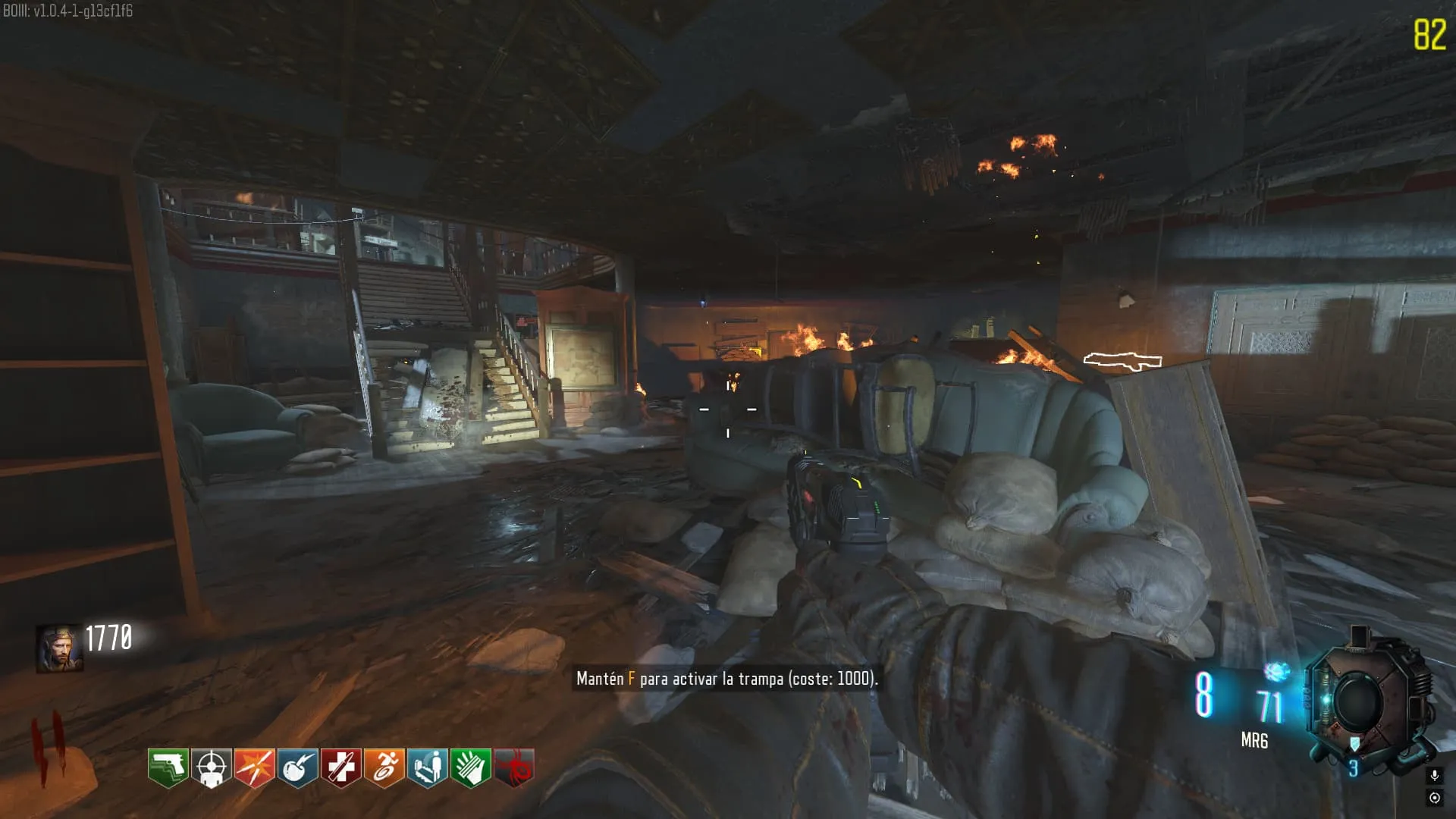
Task: Toggle the microphone overlay button
Action: pos(1434,776)
